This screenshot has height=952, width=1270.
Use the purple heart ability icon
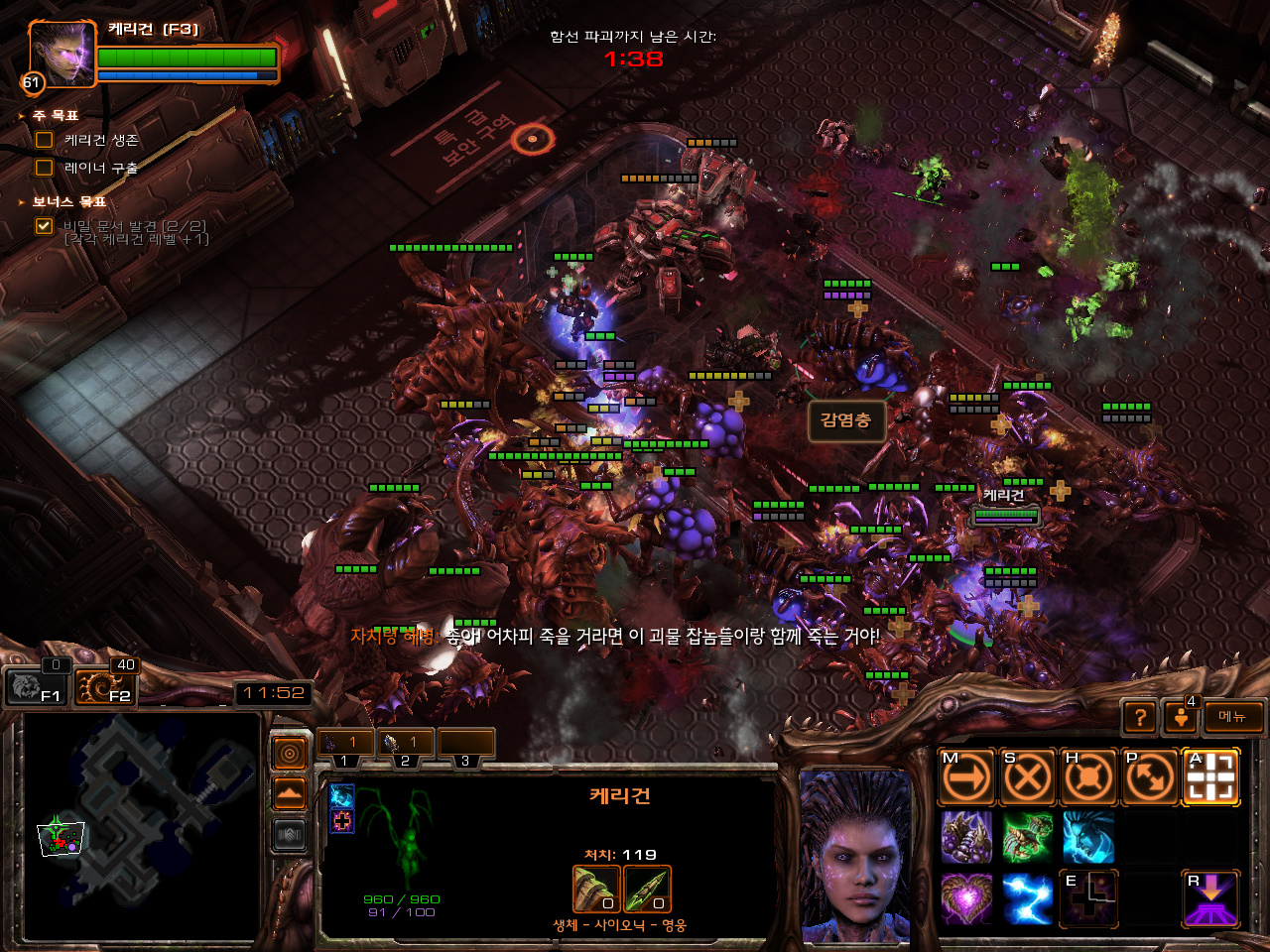[966, 898]
